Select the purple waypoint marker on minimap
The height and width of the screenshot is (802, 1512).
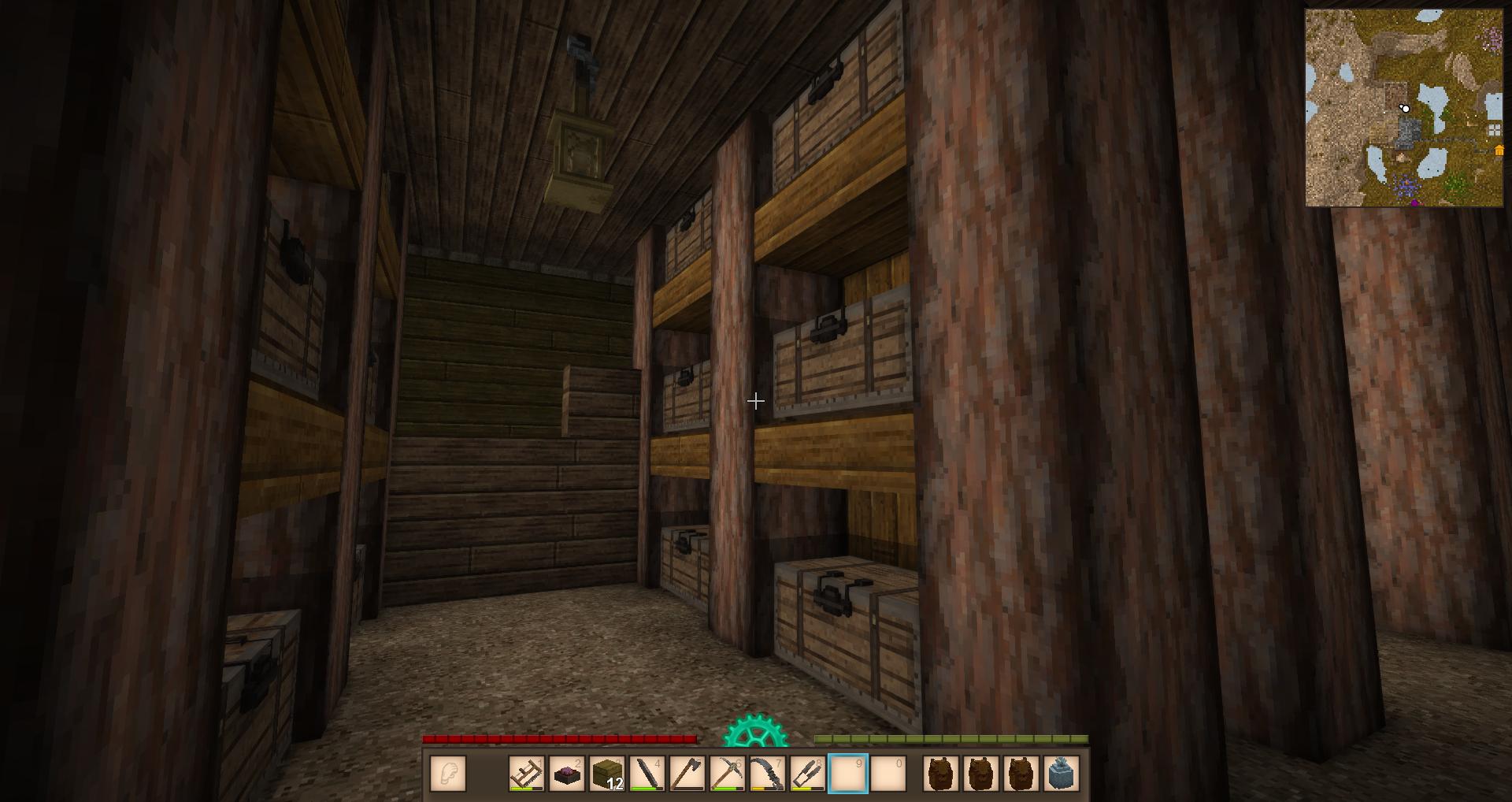tap(1414, 203)
